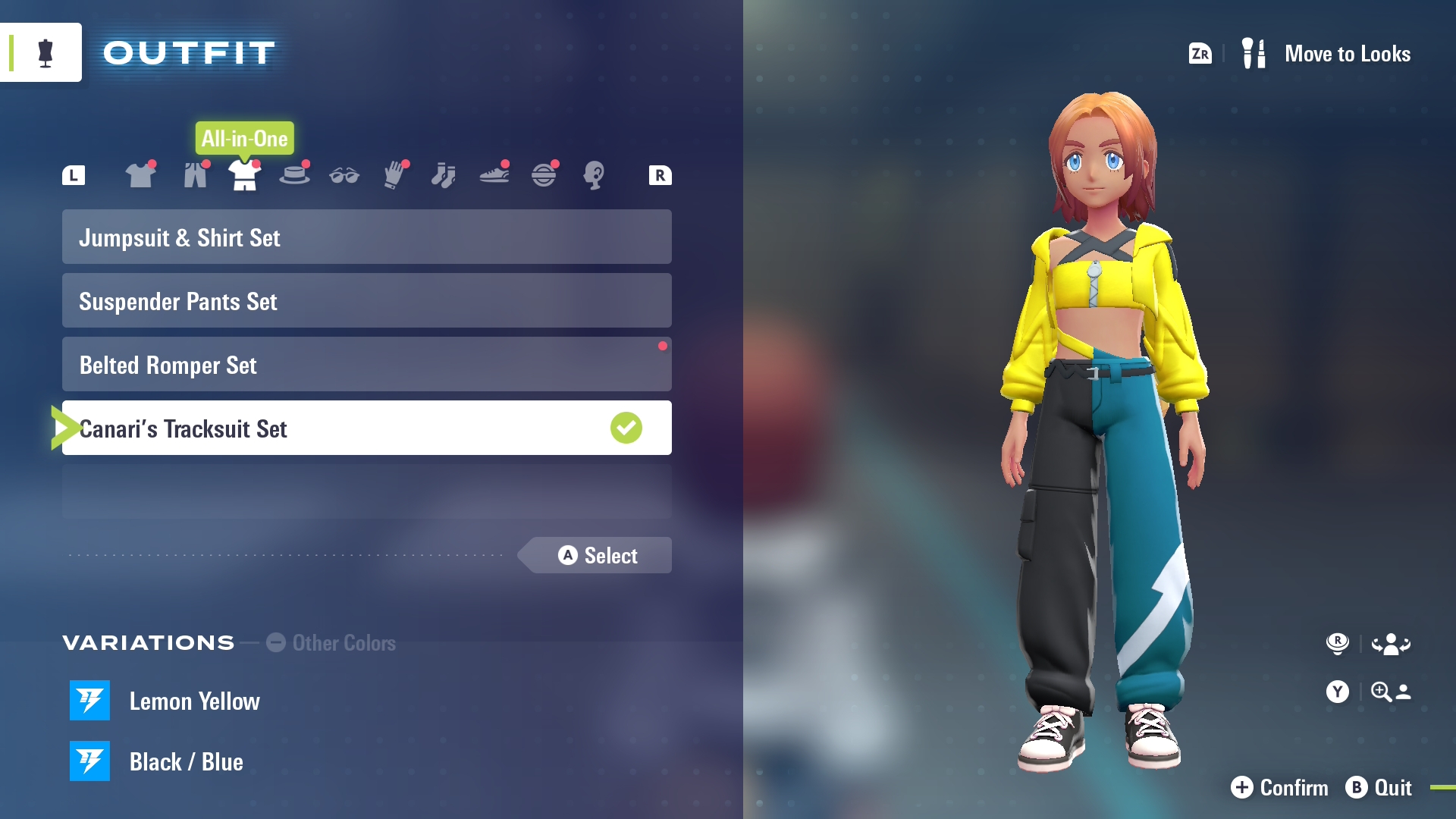Image resolution: width=1456 pixels, height=819 pixels.
Task: Pick the Belted Romper Set
Action: [x=366, y=365]
